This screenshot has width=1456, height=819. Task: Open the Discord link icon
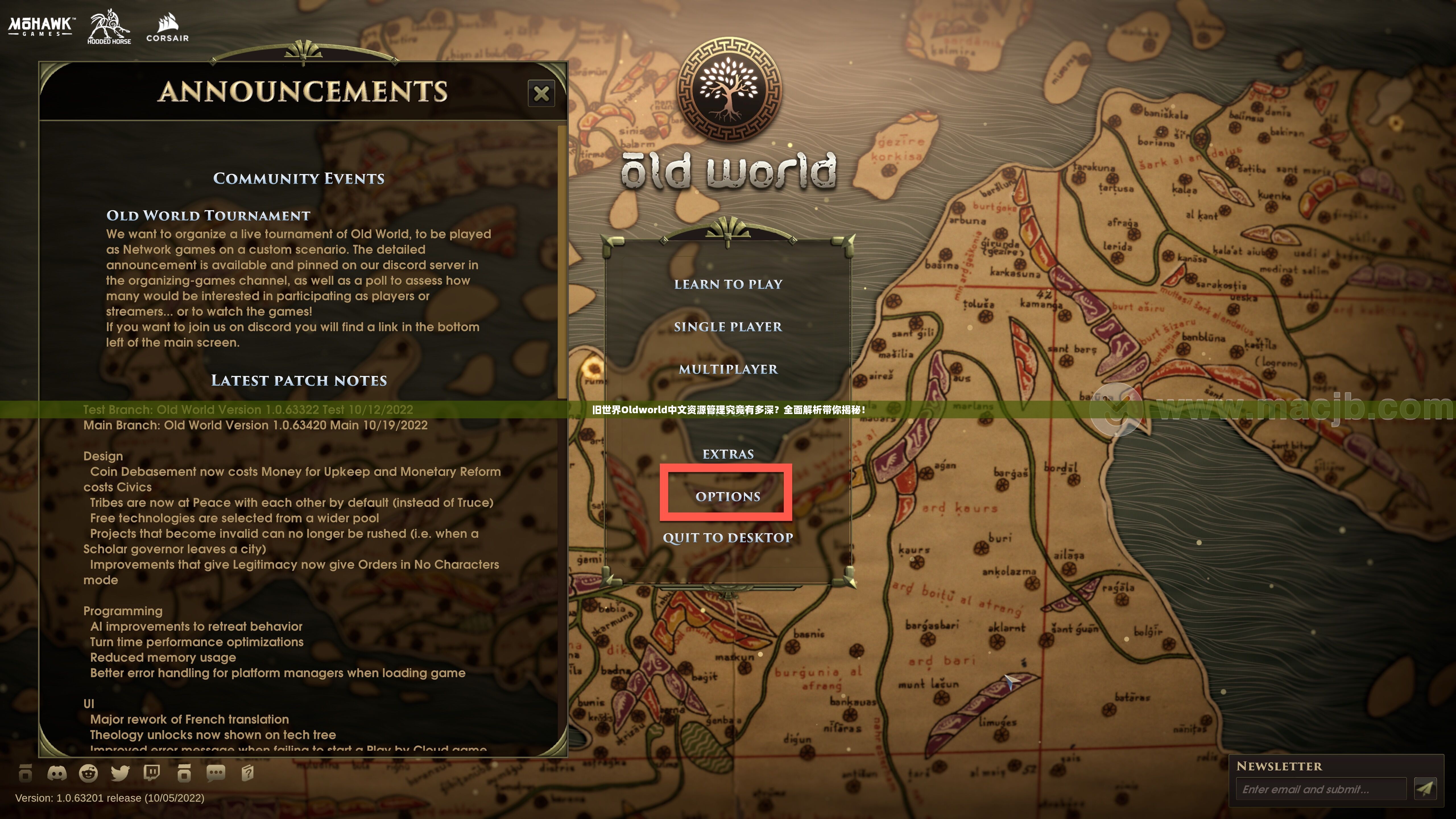(57, 773)
